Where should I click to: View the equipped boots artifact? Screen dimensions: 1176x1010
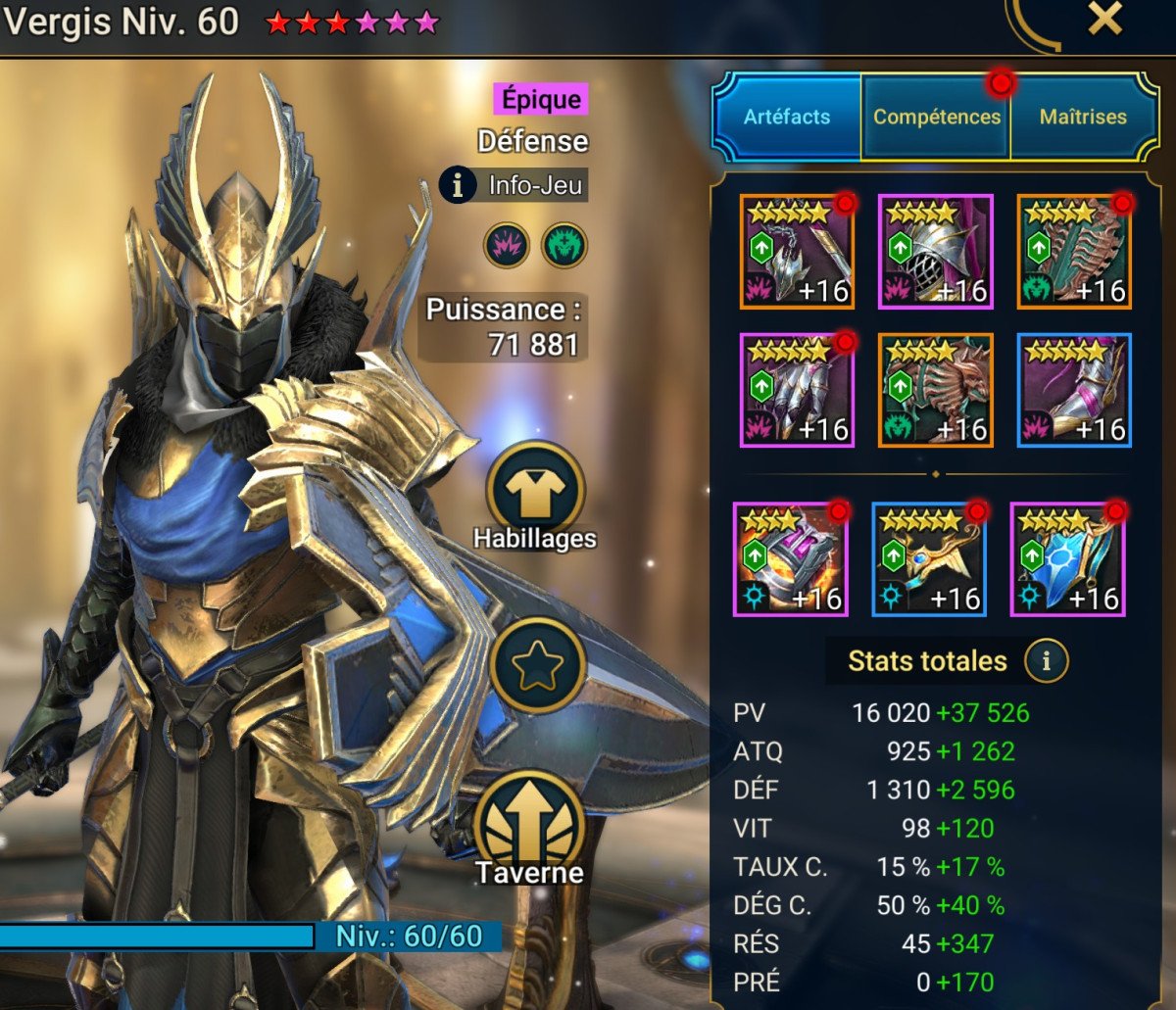click(1074, 390)
